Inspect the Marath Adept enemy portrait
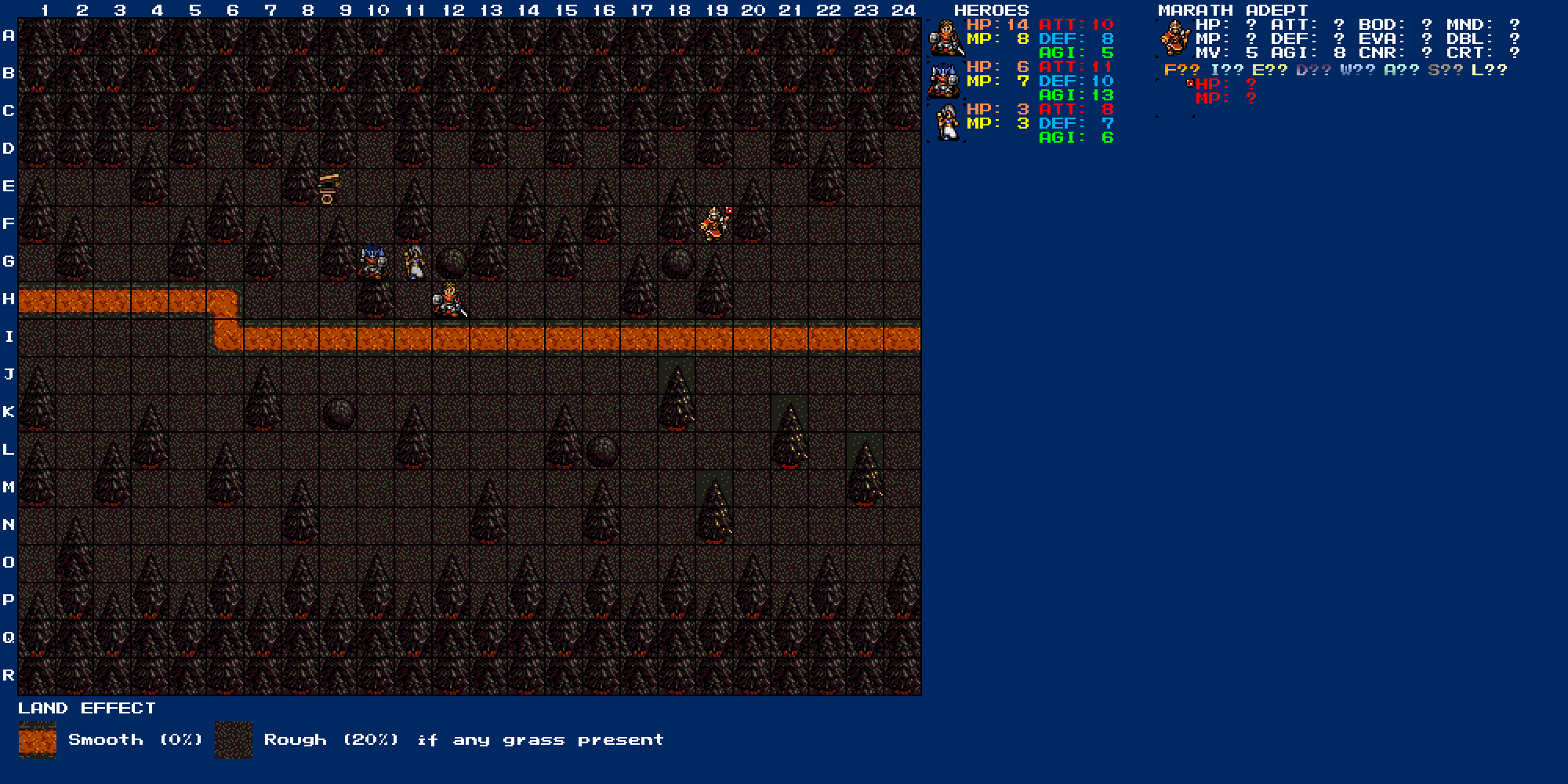This screenshot has height=784, width=1568. point(1175,38)
